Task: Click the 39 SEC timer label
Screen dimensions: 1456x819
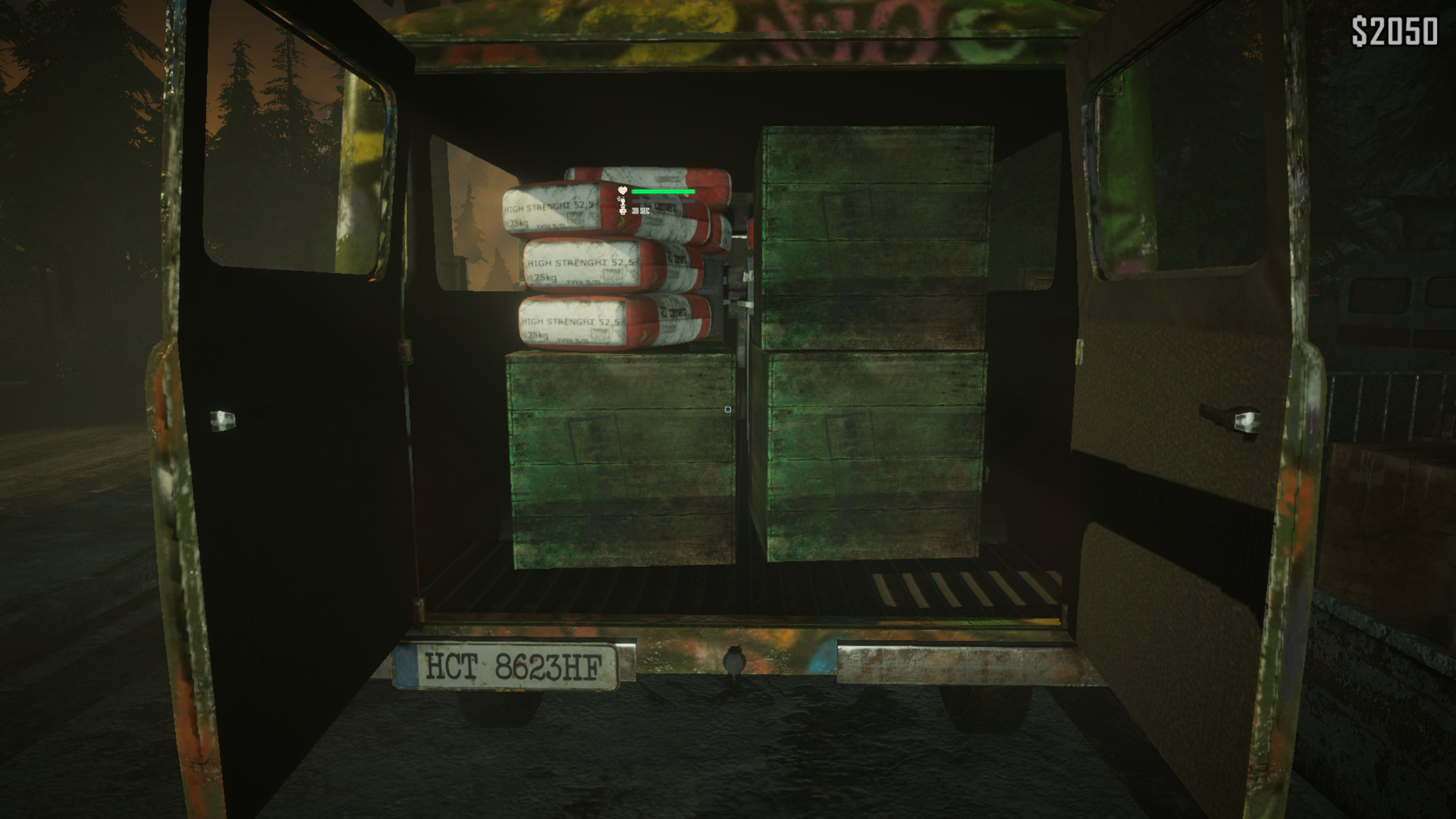Action: click(x=641, y=210)
